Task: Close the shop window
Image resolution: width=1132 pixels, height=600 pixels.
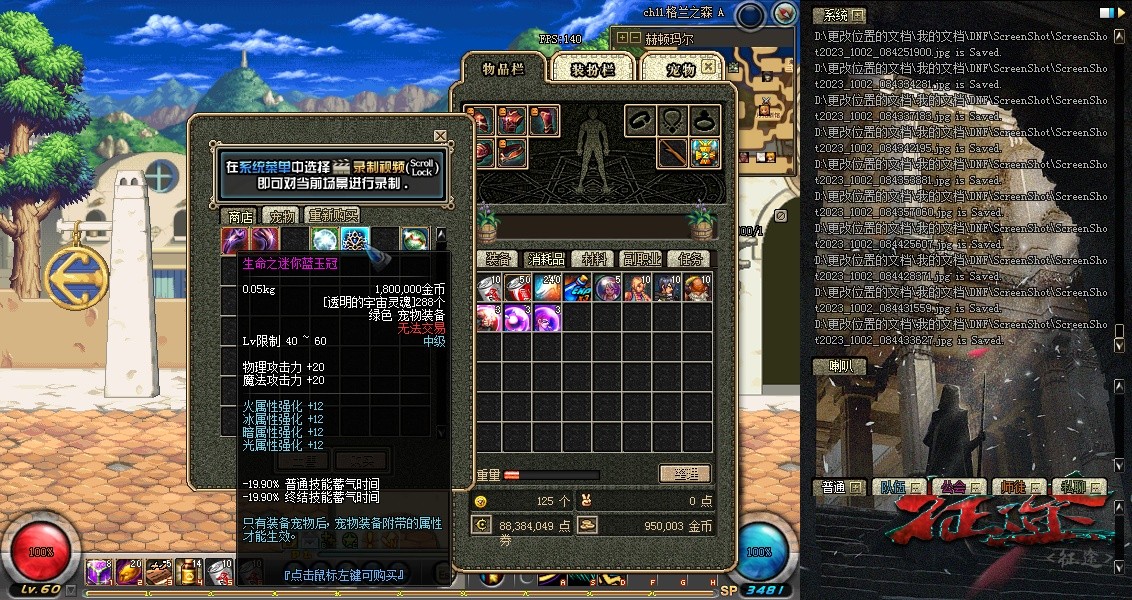Action: [440, 136]
